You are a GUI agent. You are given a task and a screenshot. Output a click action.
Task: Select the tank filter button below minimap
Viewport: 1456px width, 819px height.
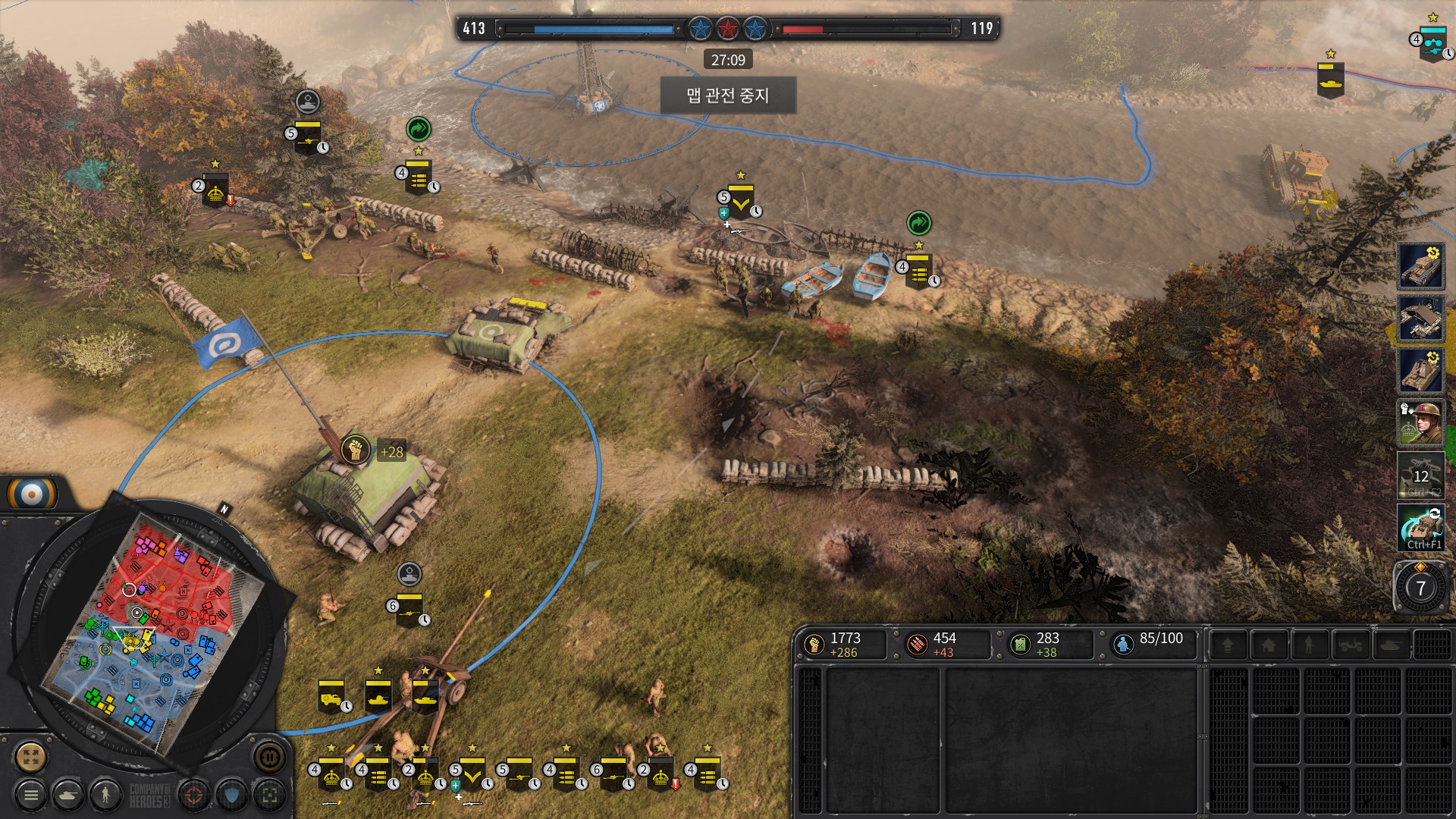pos(68,795)
